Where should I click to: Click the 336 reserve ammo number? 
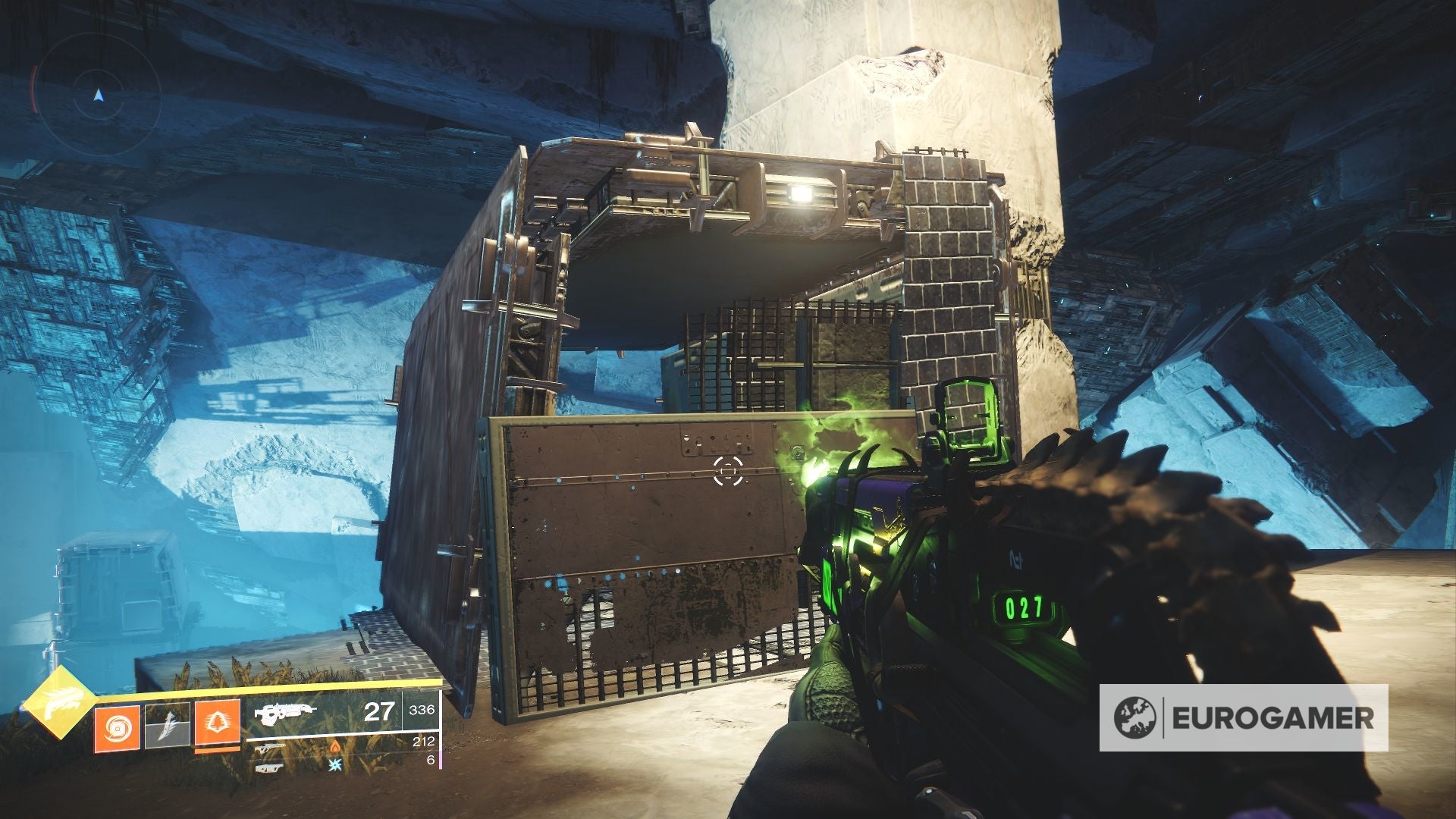pyautogui.click(x=422, y=711)
